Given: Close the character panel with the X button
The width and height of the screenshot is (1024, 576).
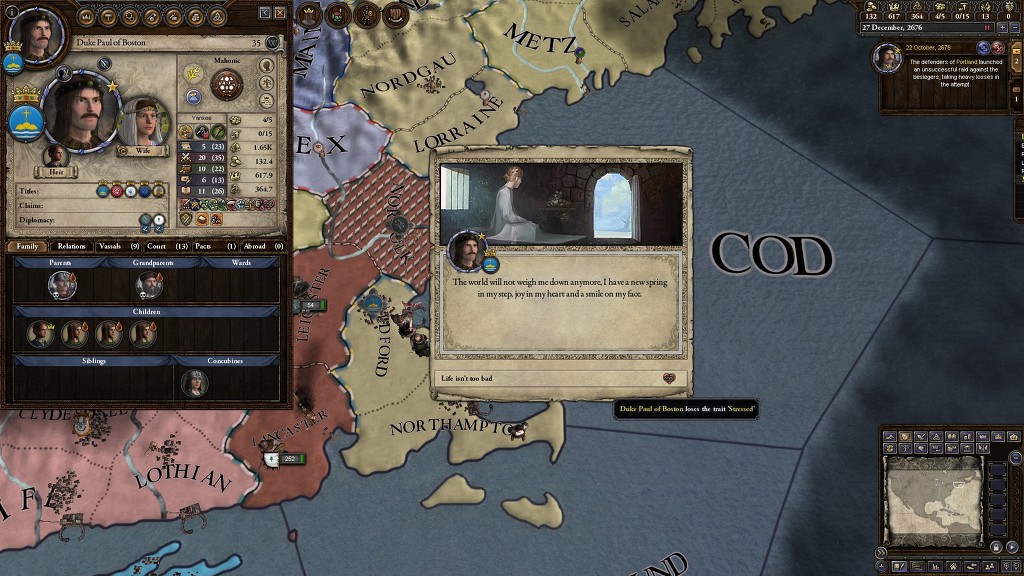Looking at the screenshot, I should point(280,12).
